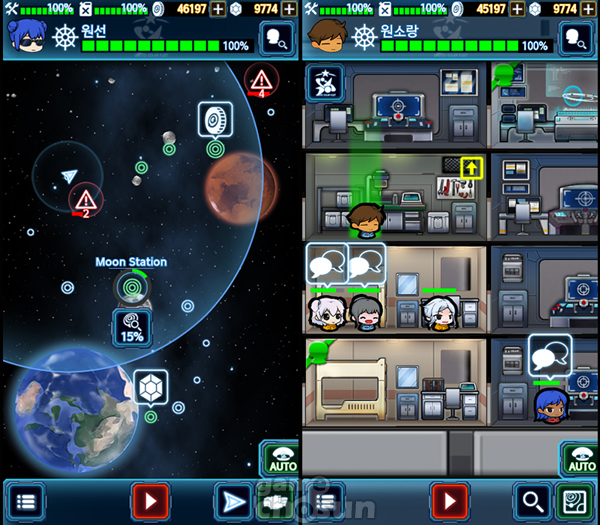
Task: Click the yellow up-arrow upgrade icon
Action: point(470,166)
